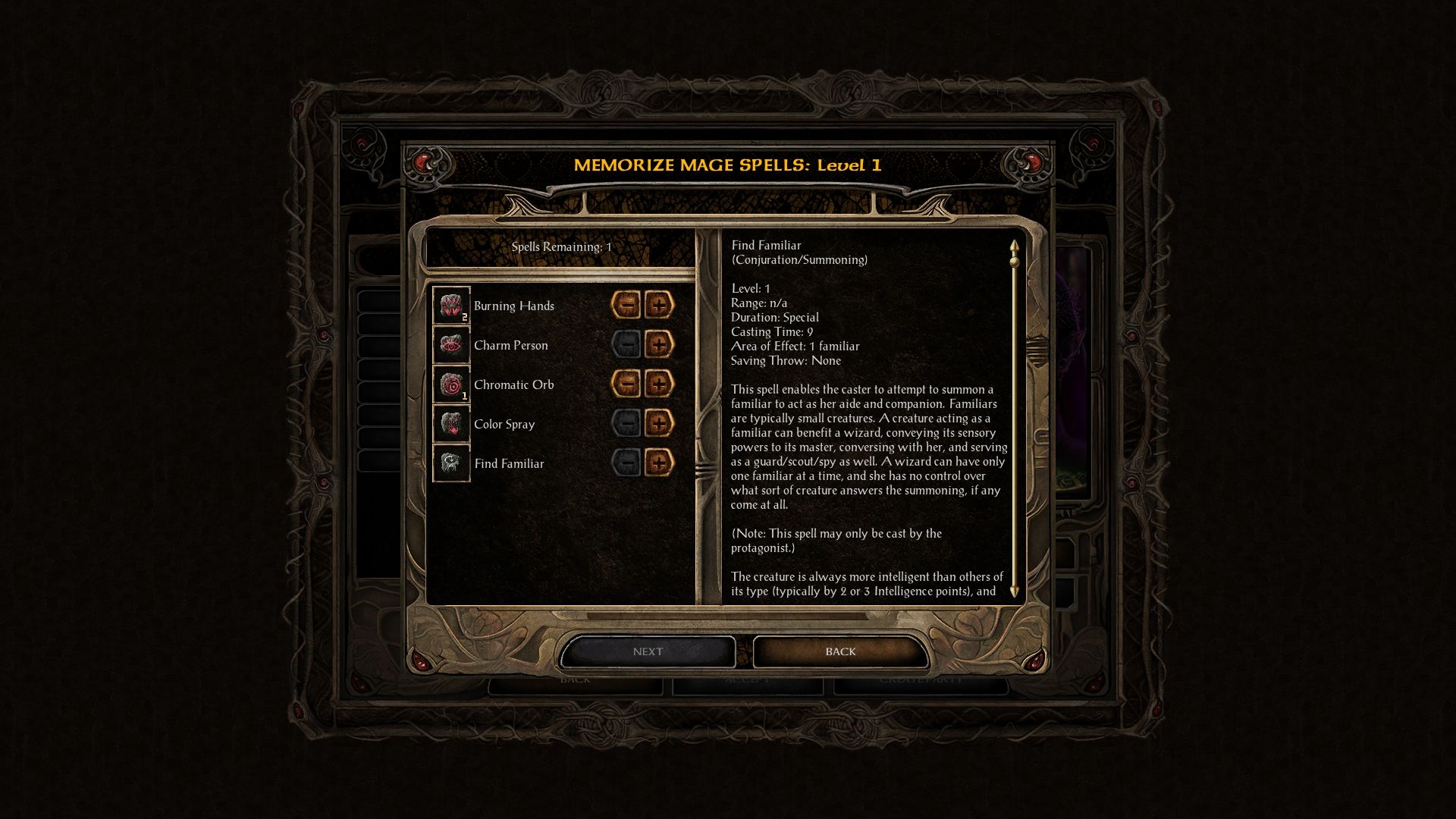Click the description scrollbar down arrow

click(x=1014, y=591)
